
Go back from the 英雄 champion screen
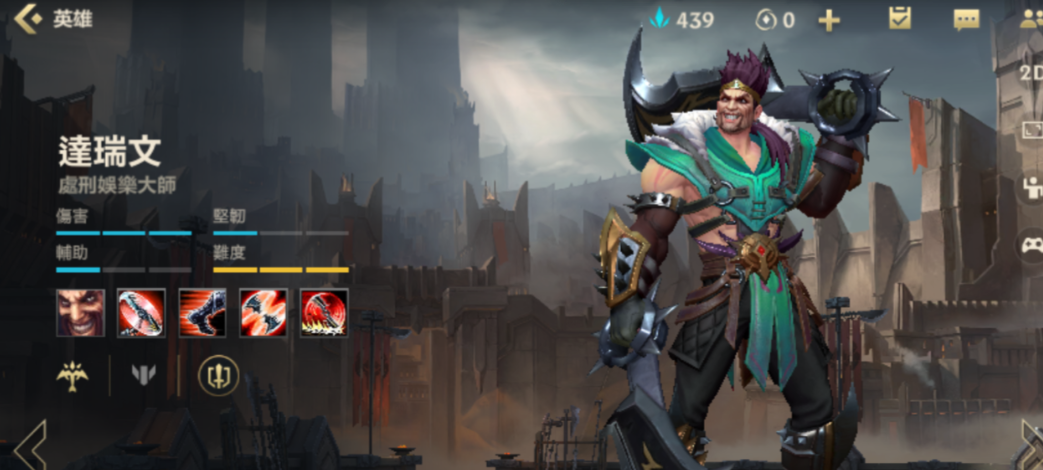[x=28, y=19]
